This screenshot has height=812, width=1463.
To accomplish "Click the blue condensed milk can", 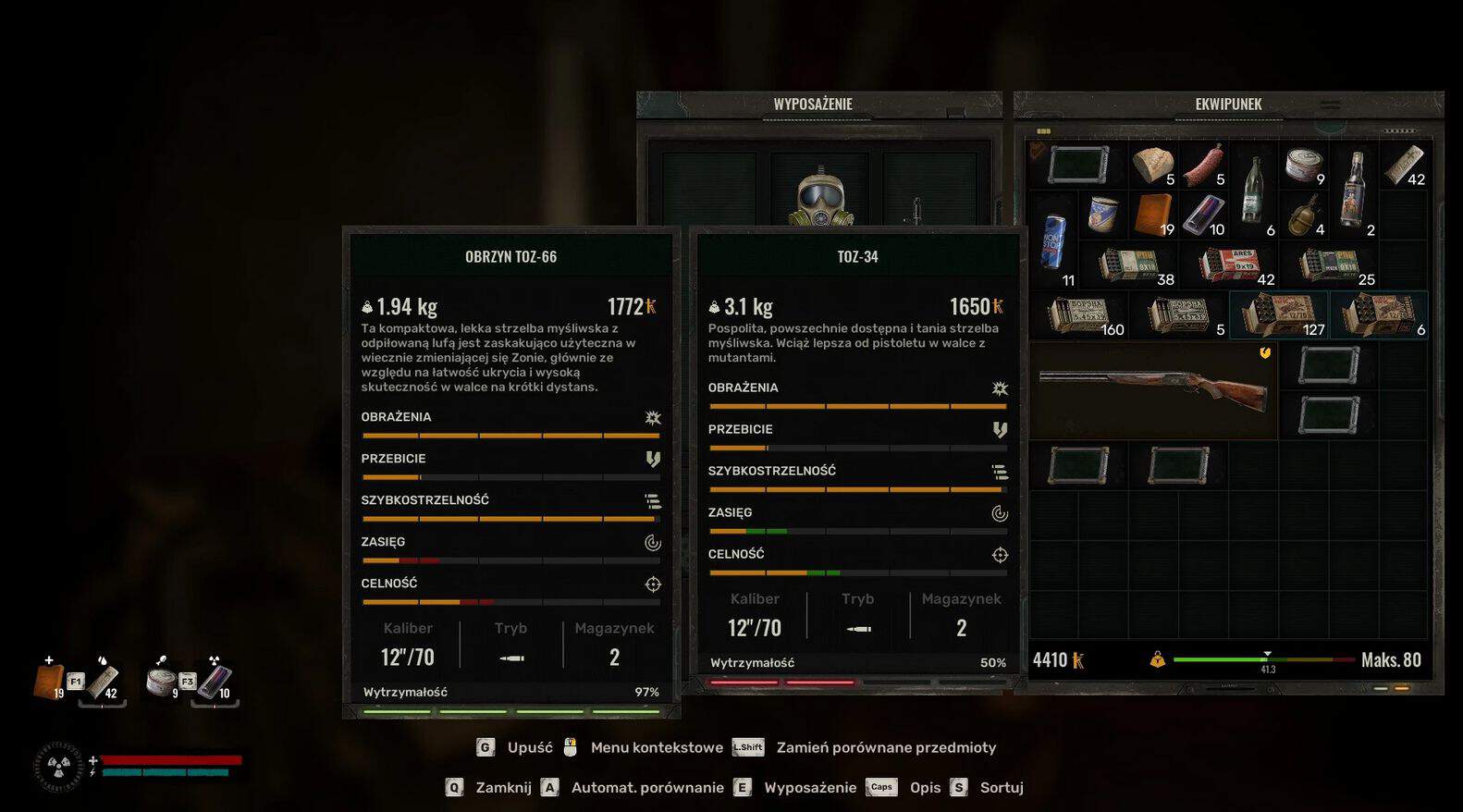I will 1102,215.
